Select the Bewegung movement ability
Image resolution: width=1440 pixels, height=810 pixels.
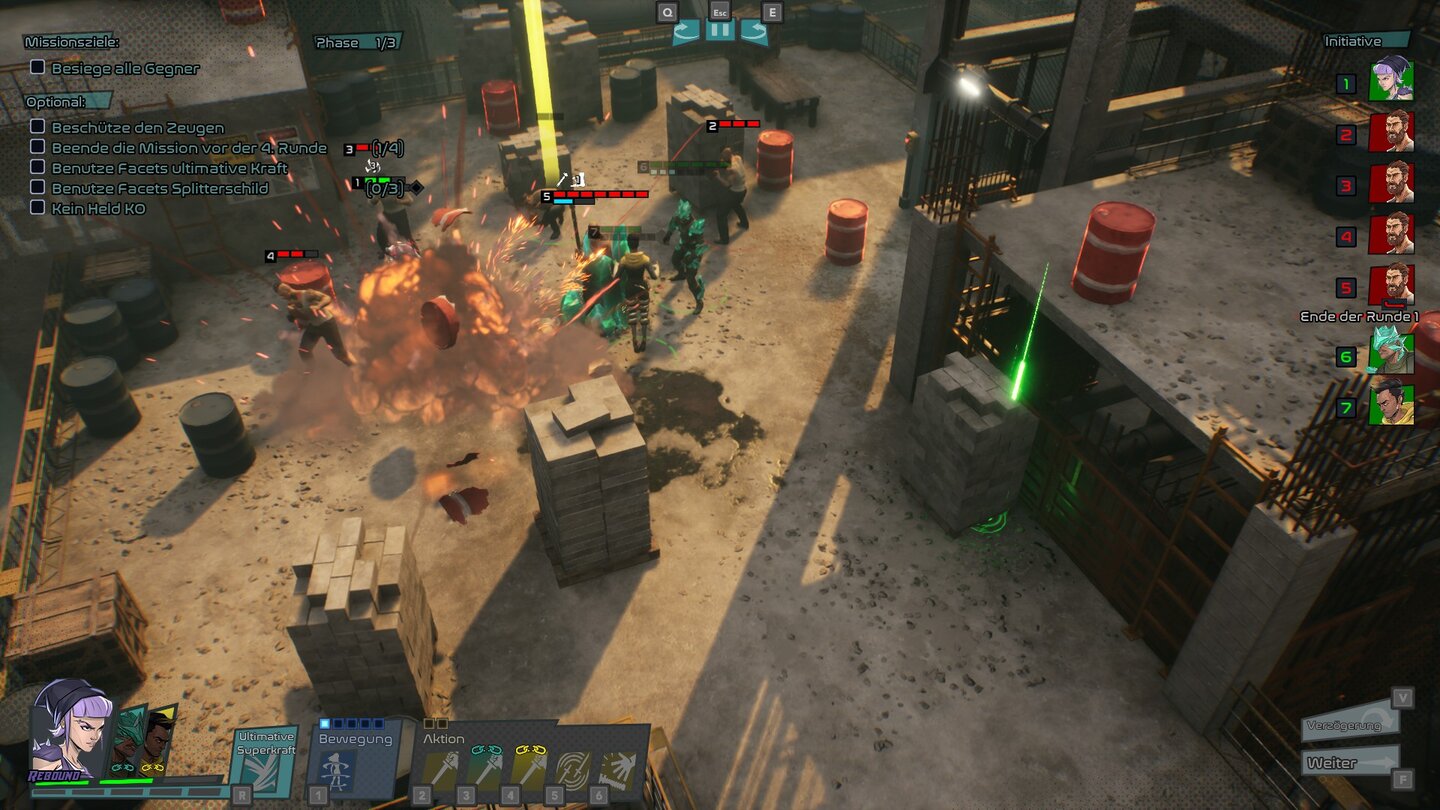click(340, 768)
